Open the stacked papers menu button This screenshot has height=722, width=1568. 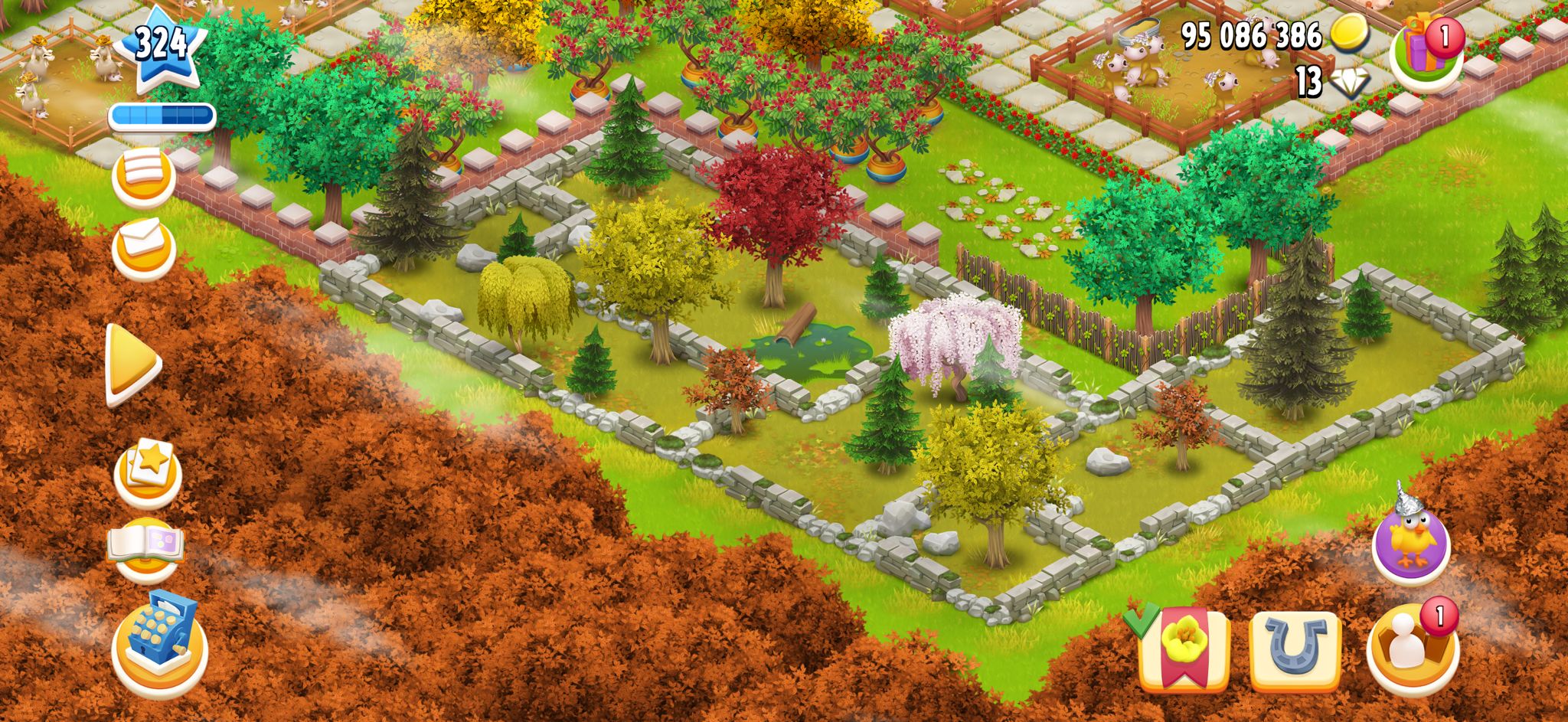144,175
